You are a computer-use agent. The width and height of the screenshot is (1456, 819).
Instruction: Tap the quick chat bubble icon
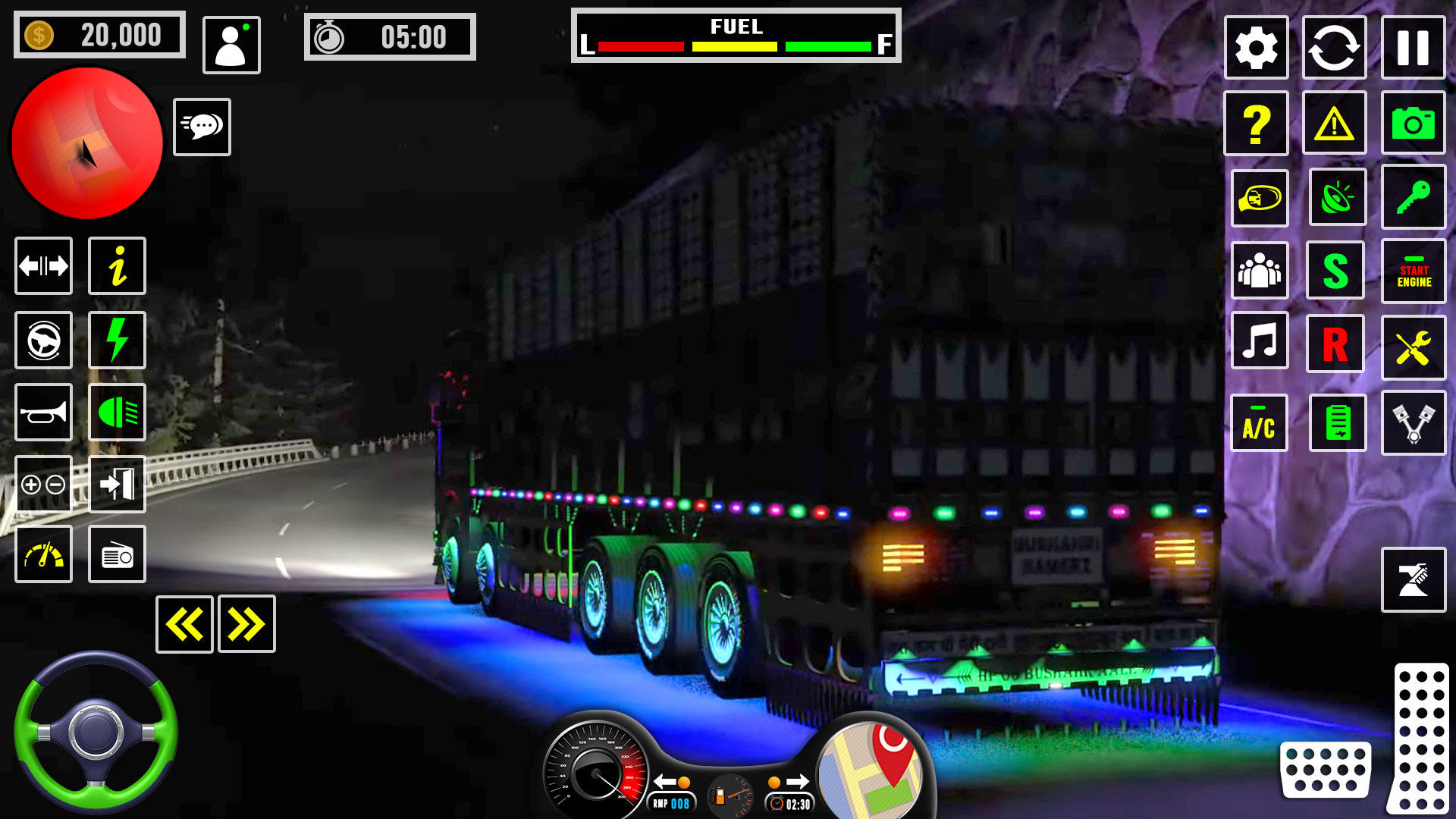pyautogui.click(x=202, y=127)
